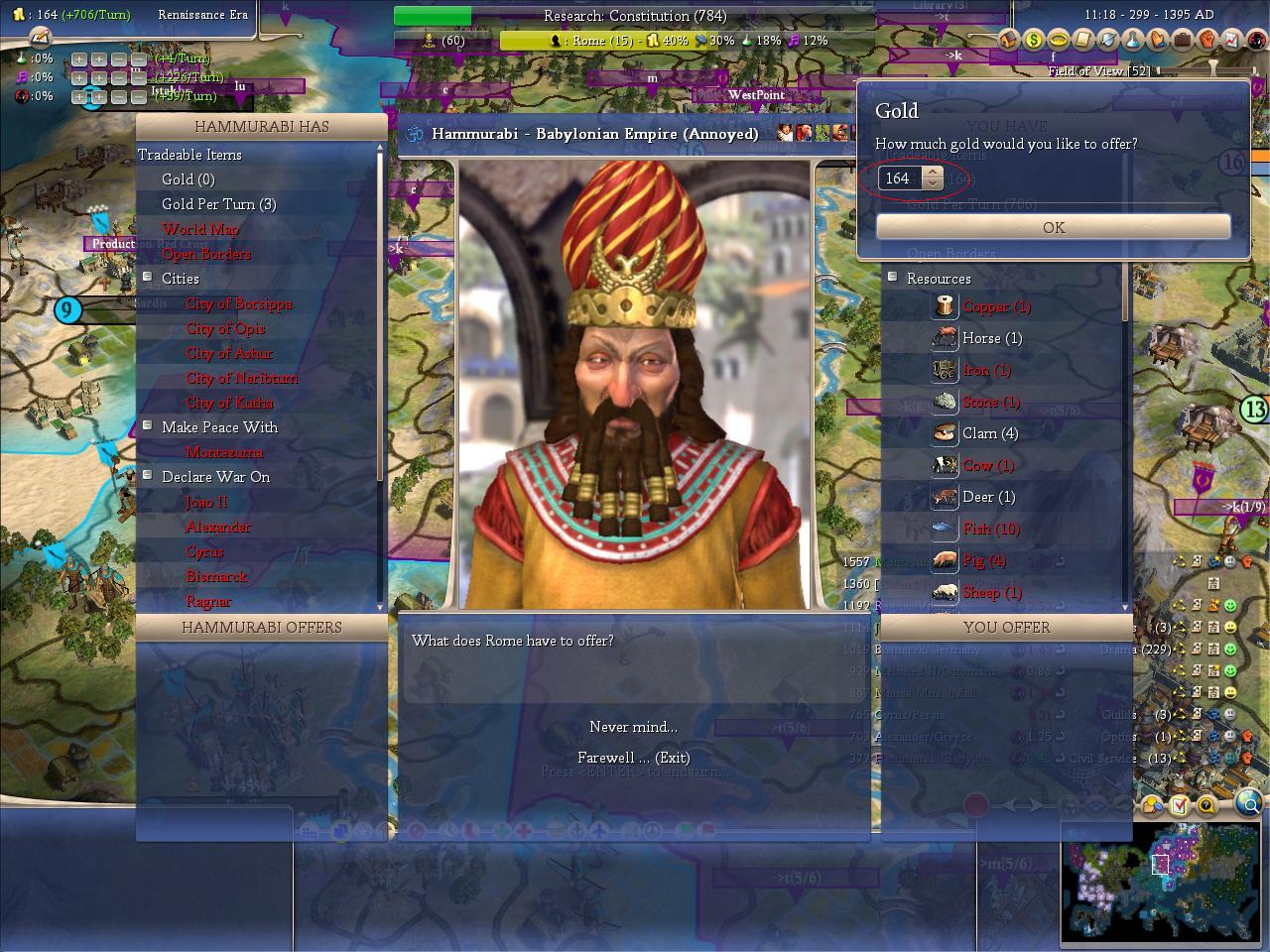This screenshot has width=1270, height=952.
Task: Offer the Clam (4) resource
Action: 989,433
